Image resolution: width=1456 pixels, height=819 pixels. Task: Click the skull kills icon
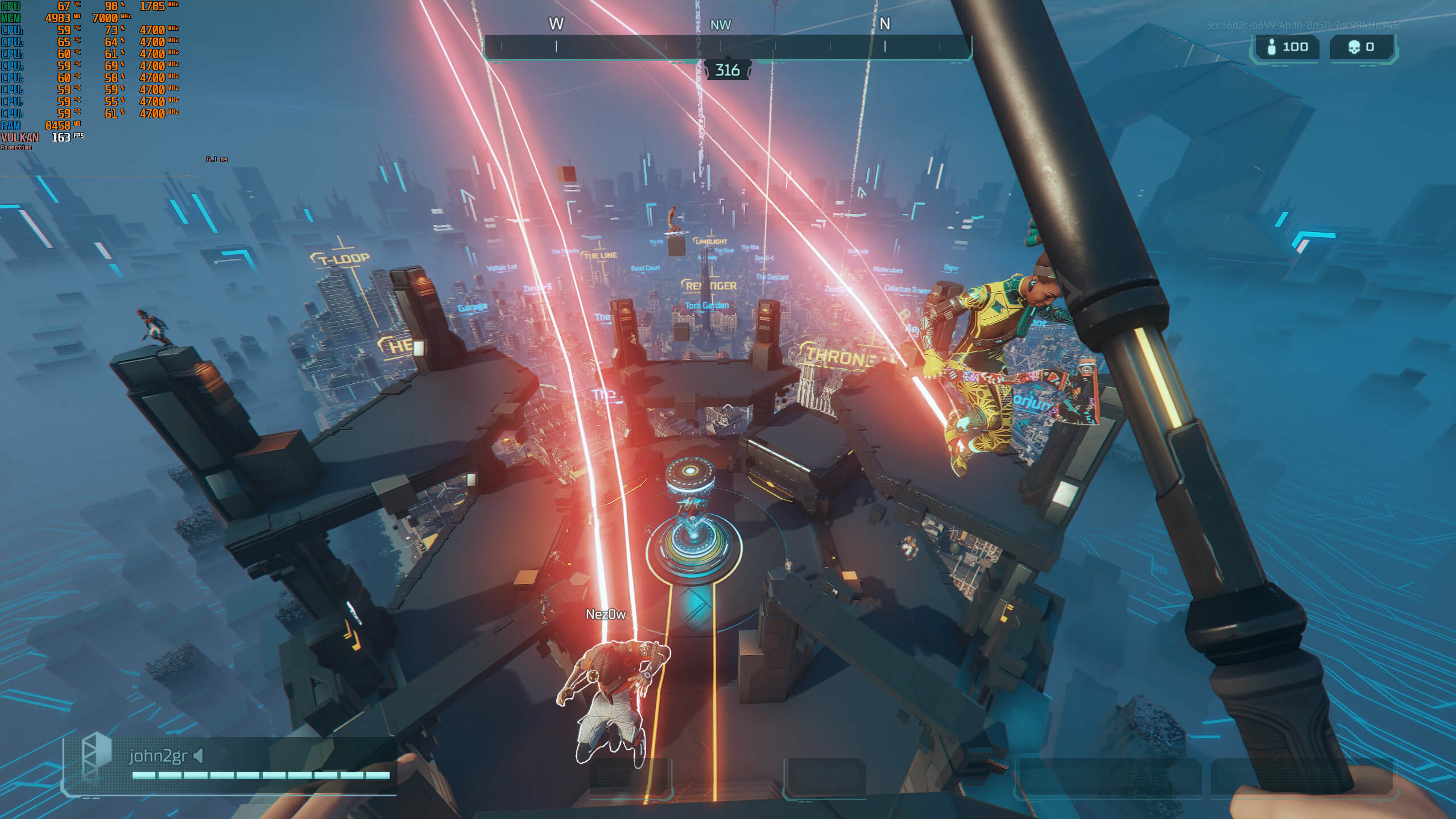pos(1354,47)
